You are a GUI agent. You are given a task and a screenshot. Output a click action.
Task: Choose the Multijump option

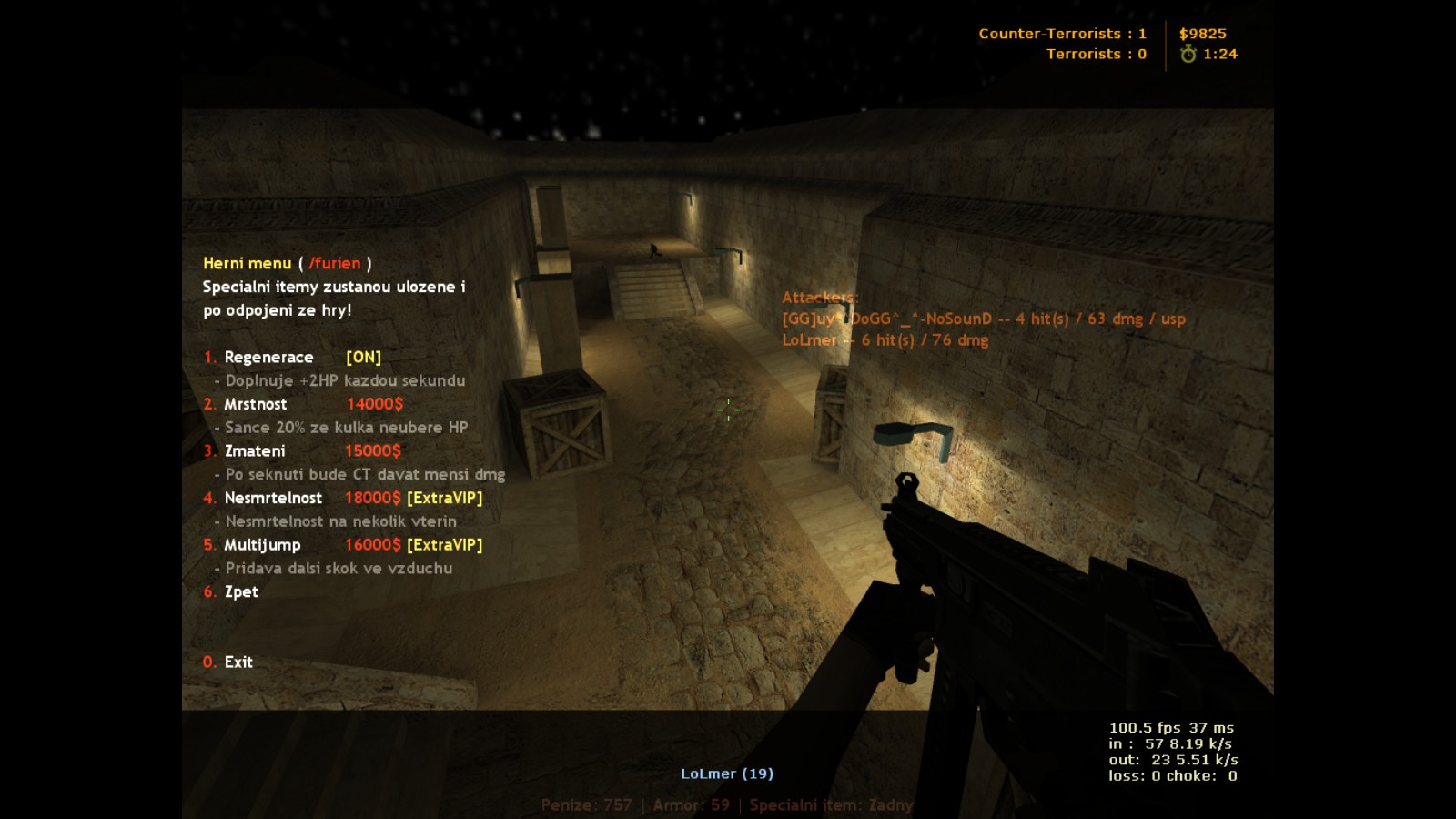(x=262, y=545)
